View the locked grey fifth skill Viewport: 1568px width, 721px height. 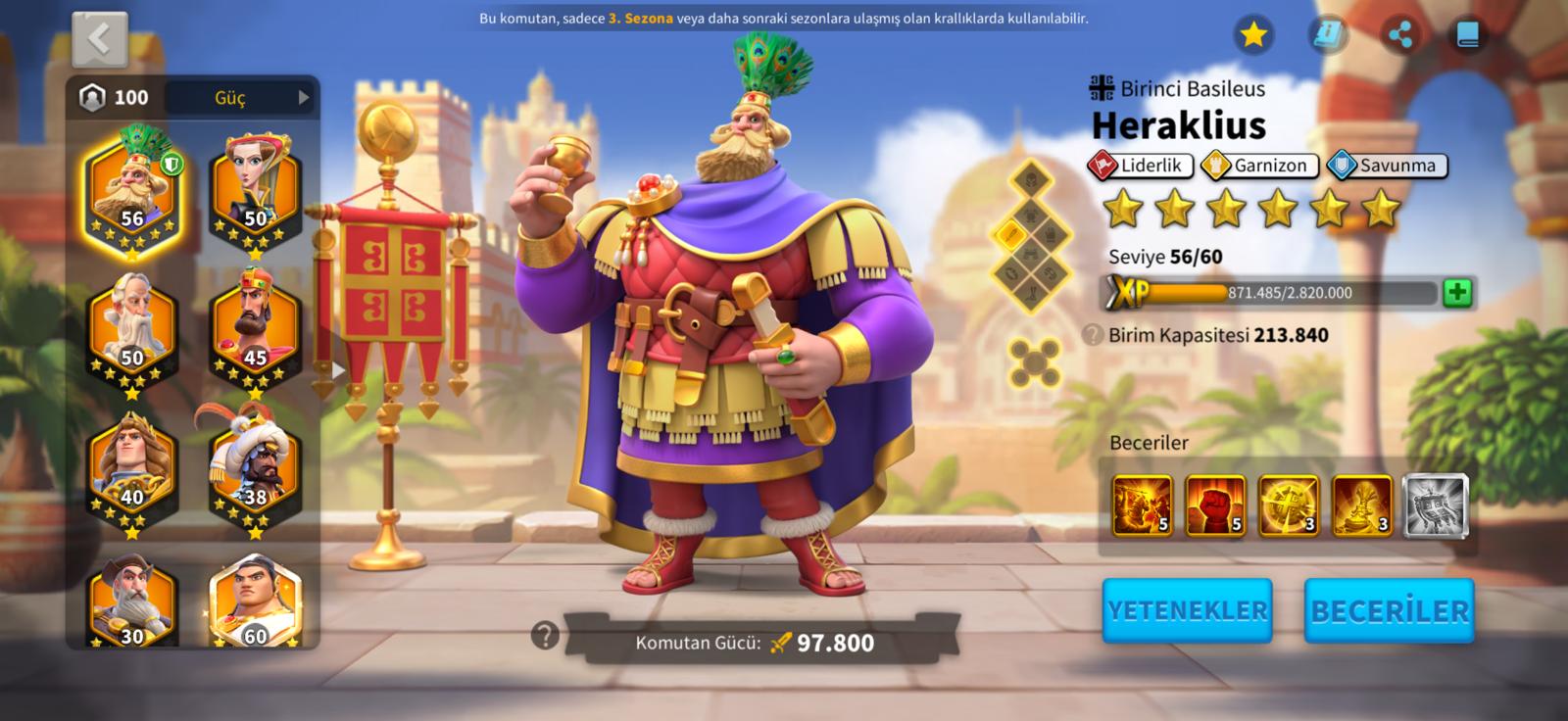1435,505
